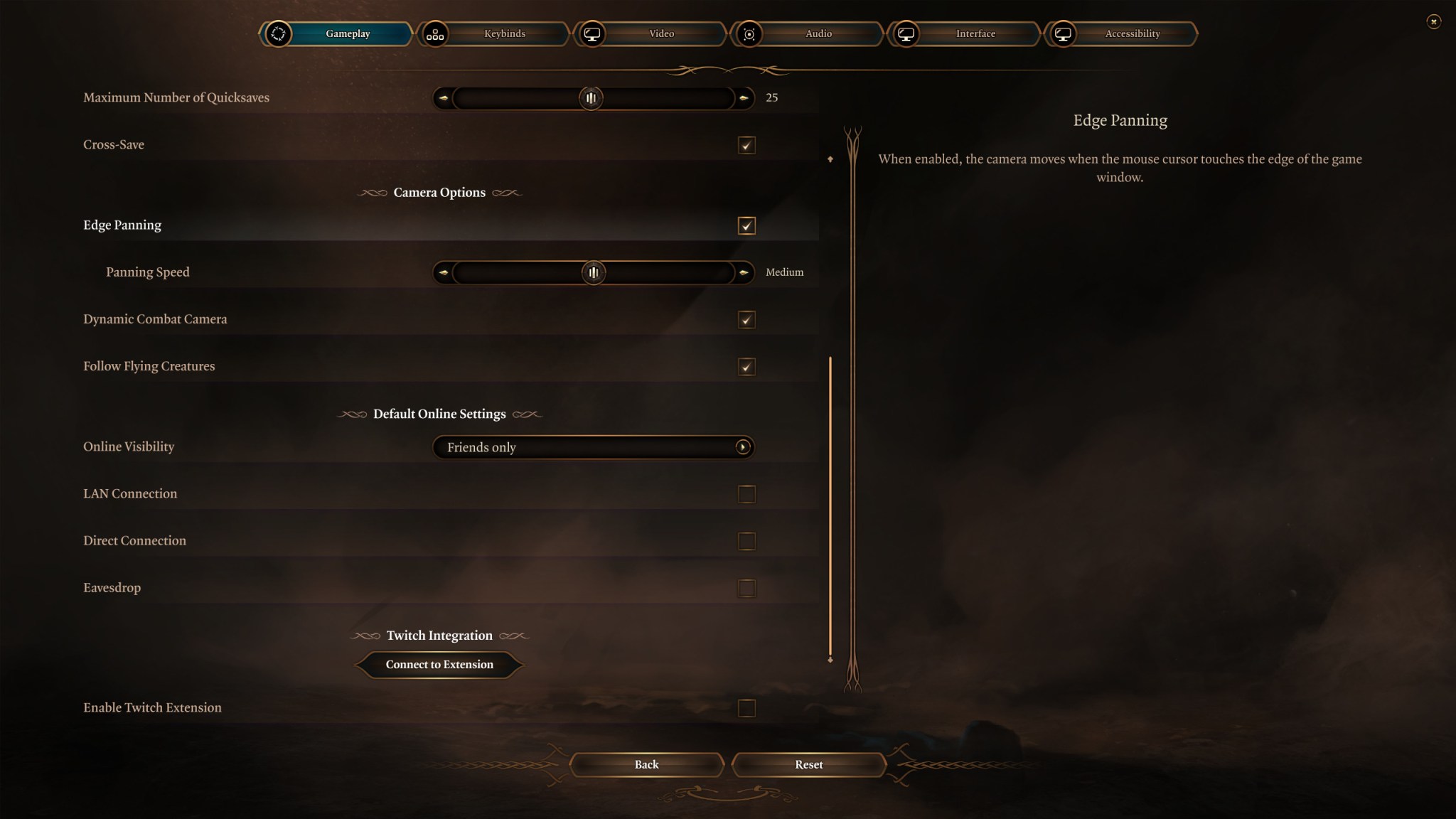The height and width of the screenshot is (819, 1456).
Task: Click the Keybinds tab icon
Action: click(x=436, y=33)
